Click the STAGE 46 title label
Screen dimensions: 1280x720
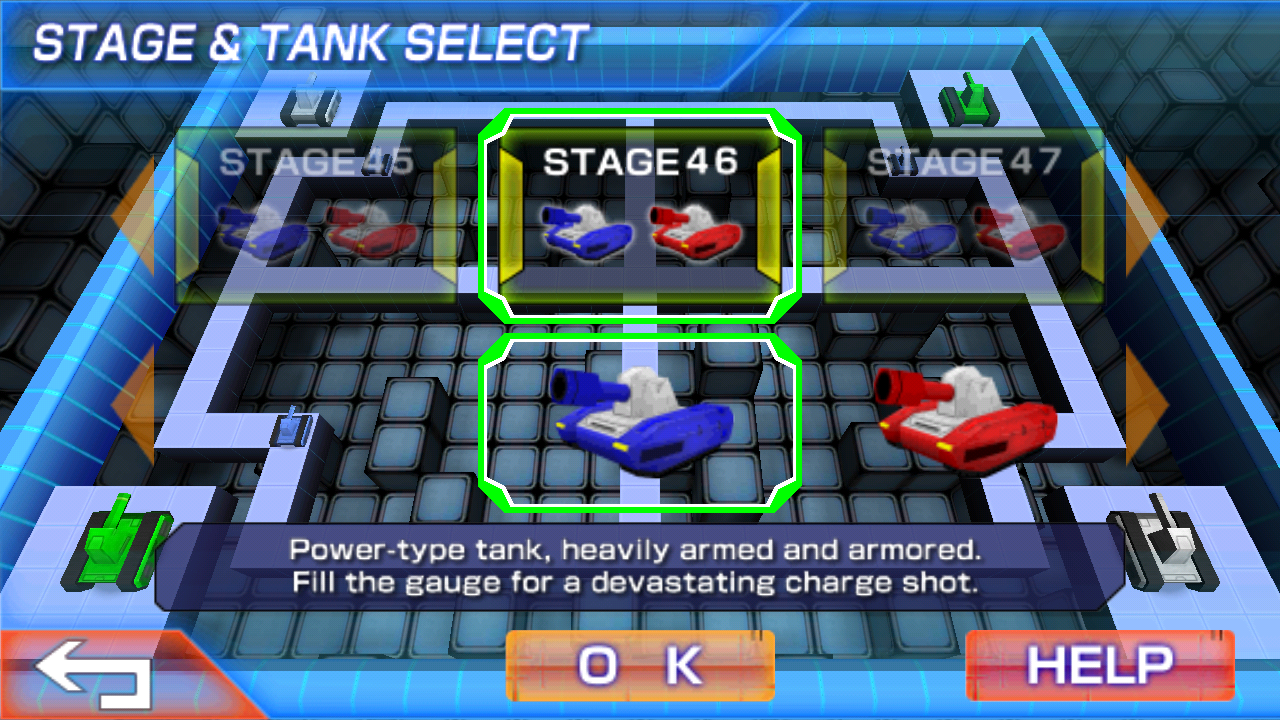point(640,160)
